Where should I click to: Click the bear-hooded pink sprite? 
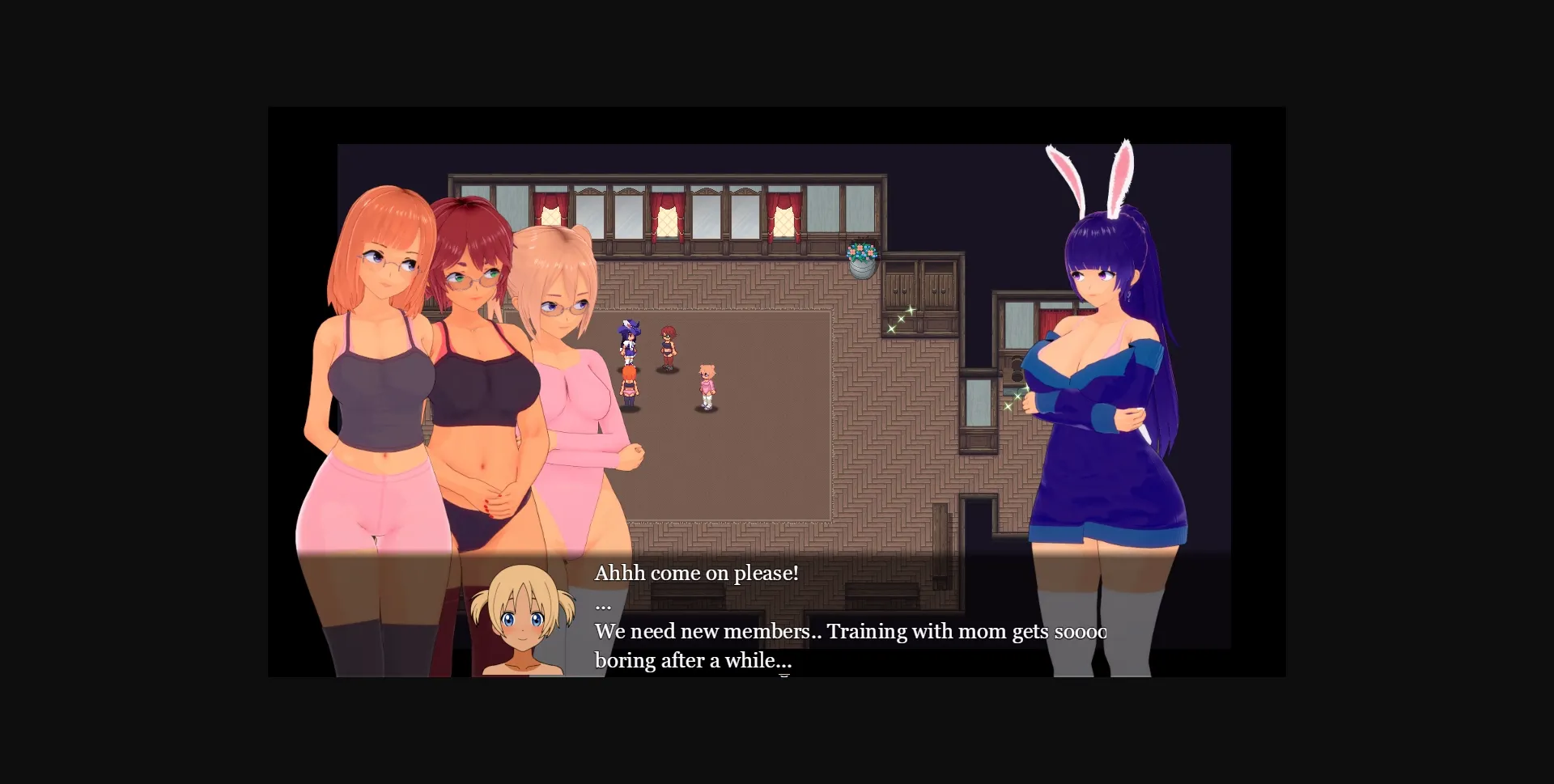click(707, 384)
